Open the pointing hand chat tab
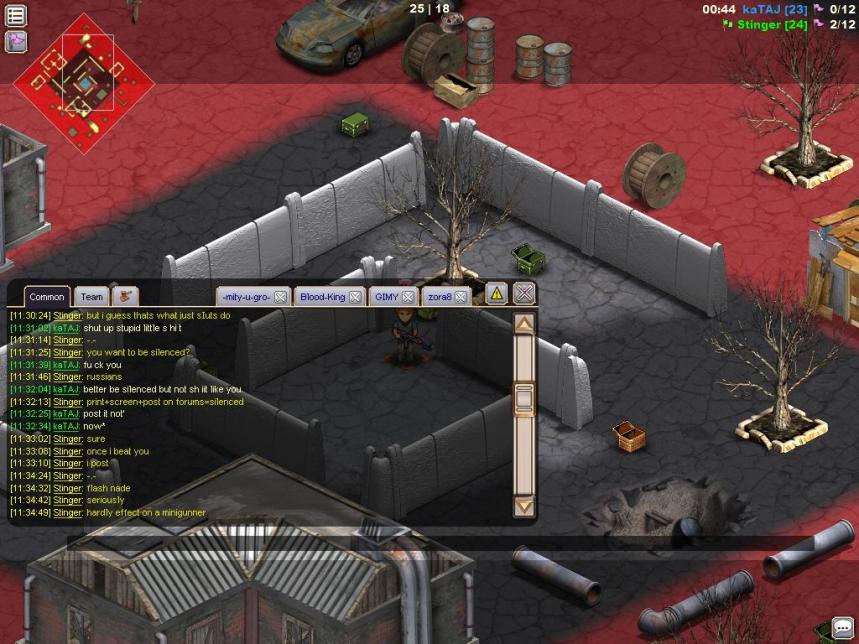 [125, 296]
